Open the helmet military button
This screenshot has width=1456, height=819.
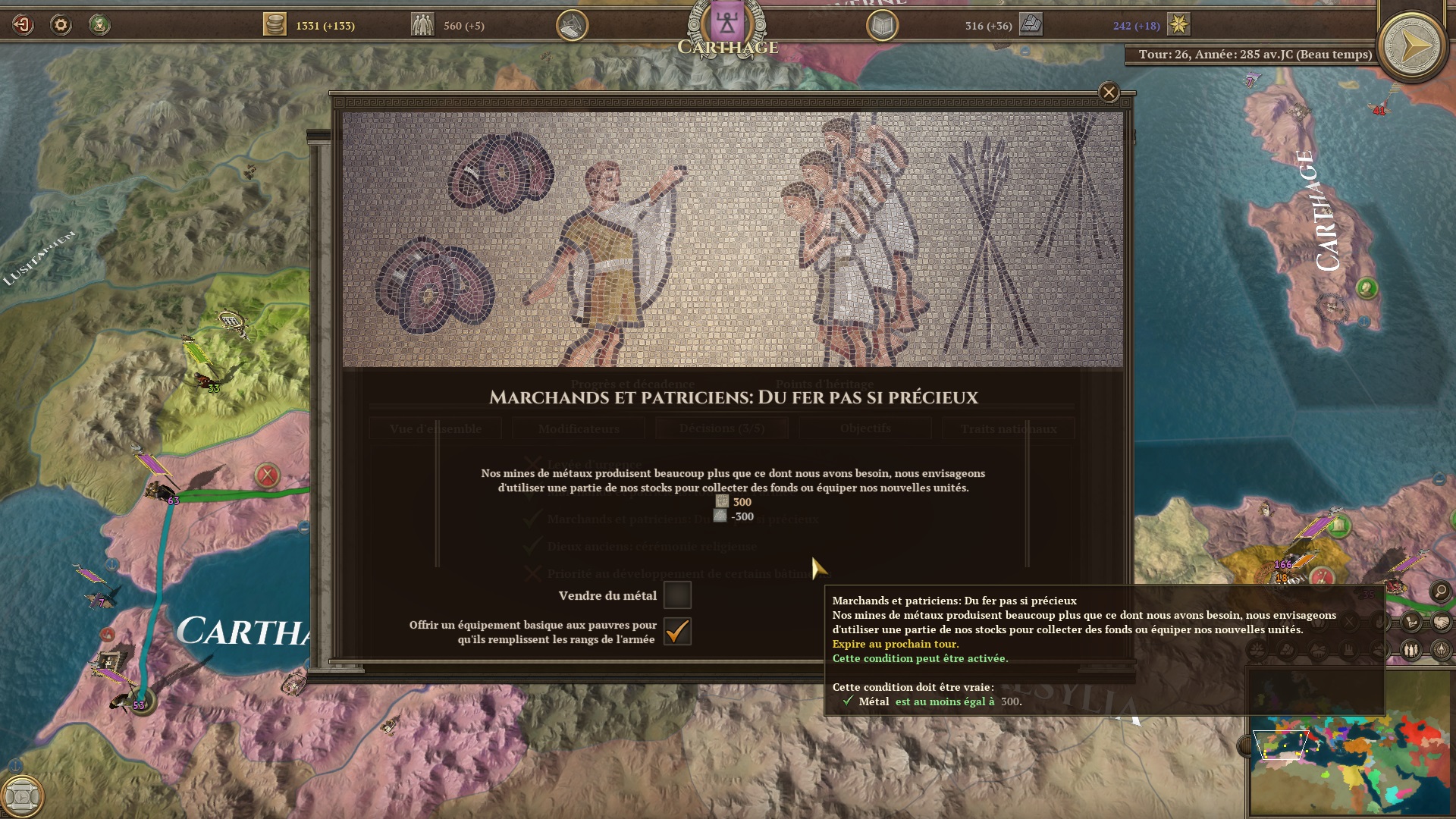pos(572,26)
